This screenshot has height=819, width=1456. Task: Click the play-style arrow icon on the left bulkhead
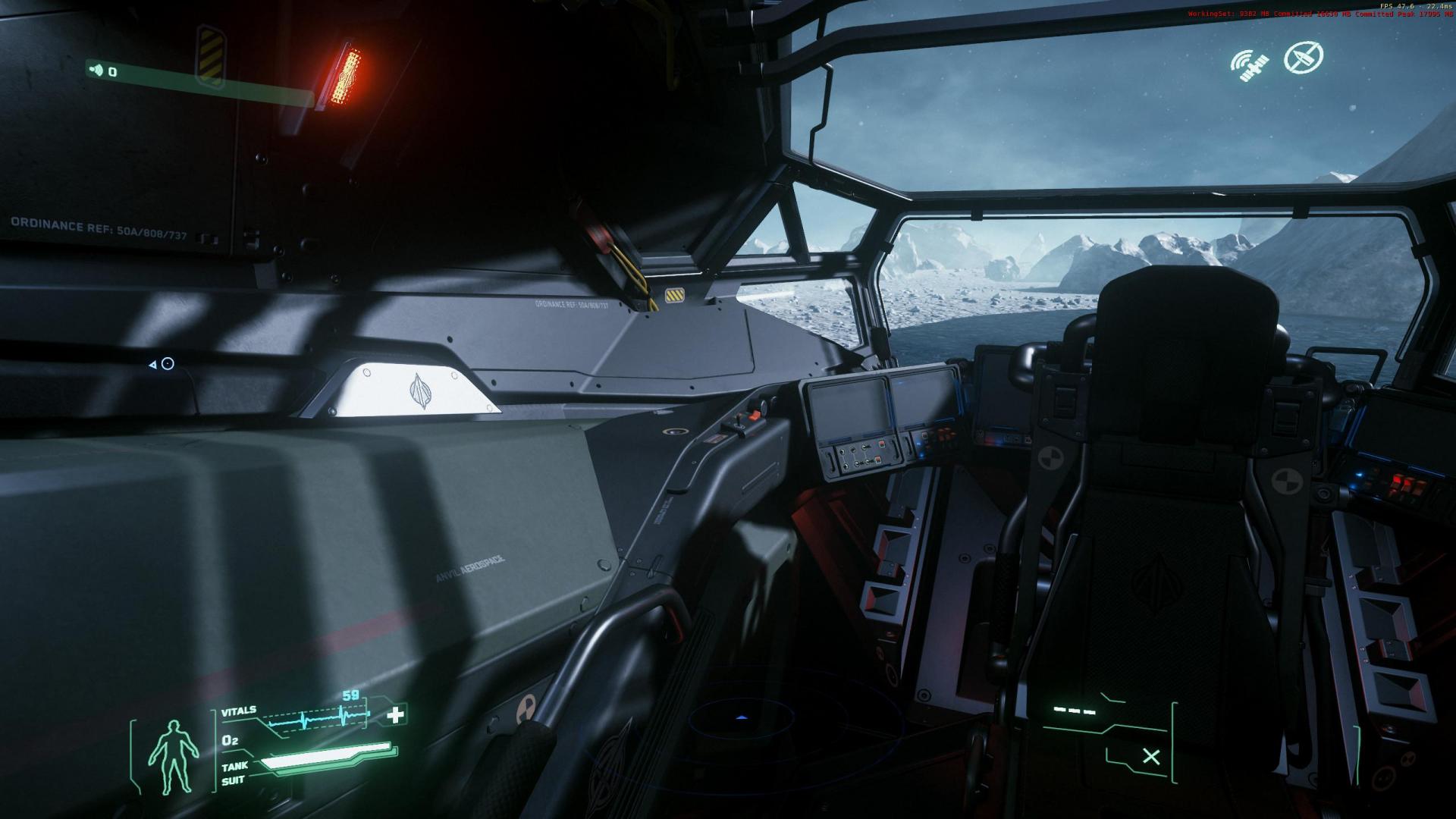152,362
